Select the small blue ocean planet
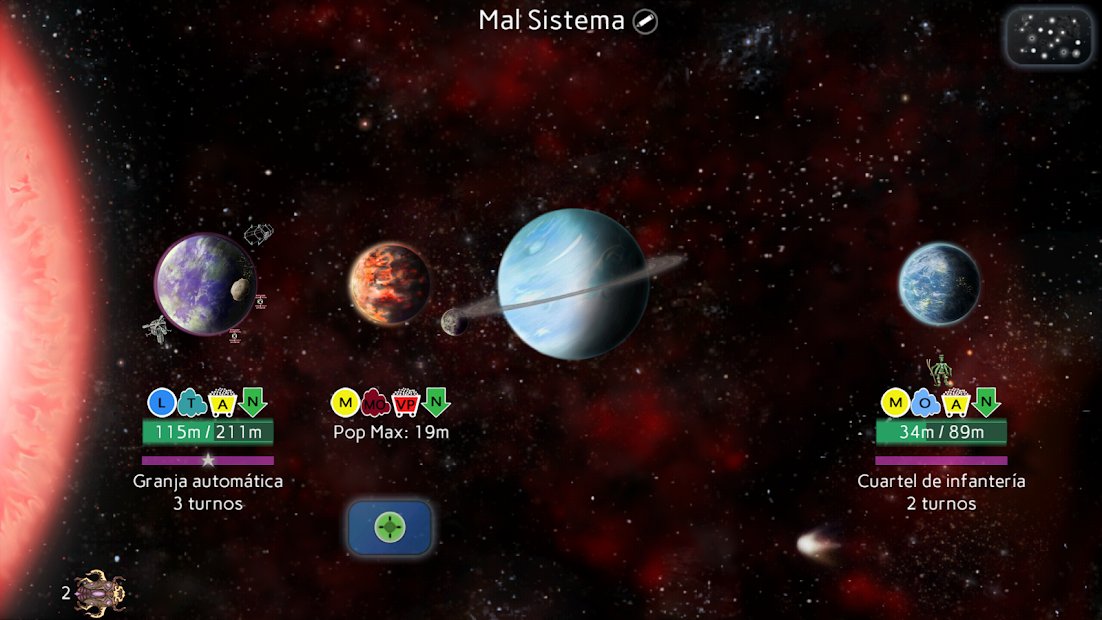The image size is (1102, 620). (x=938, y=284)
